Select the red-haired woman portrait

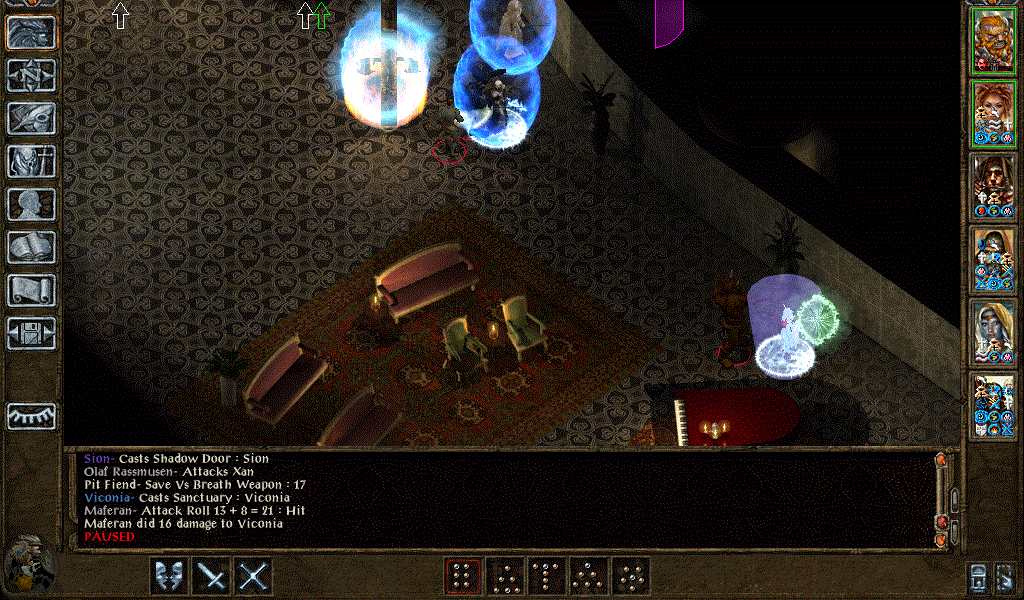pyautogui.click(x=993, y=114)
